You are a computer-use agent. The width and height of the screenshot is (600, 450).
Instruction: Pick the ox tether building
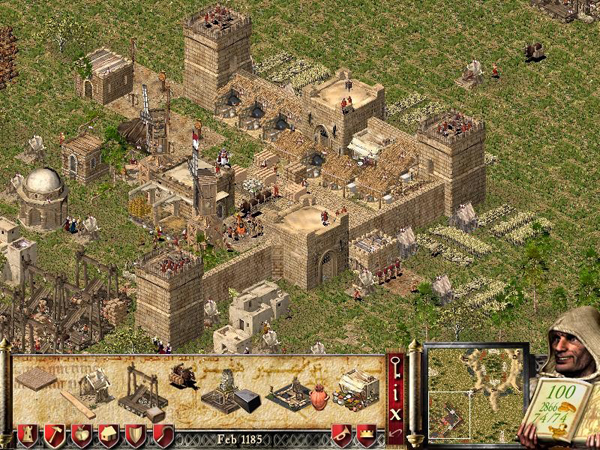click(x=185, y=376)
